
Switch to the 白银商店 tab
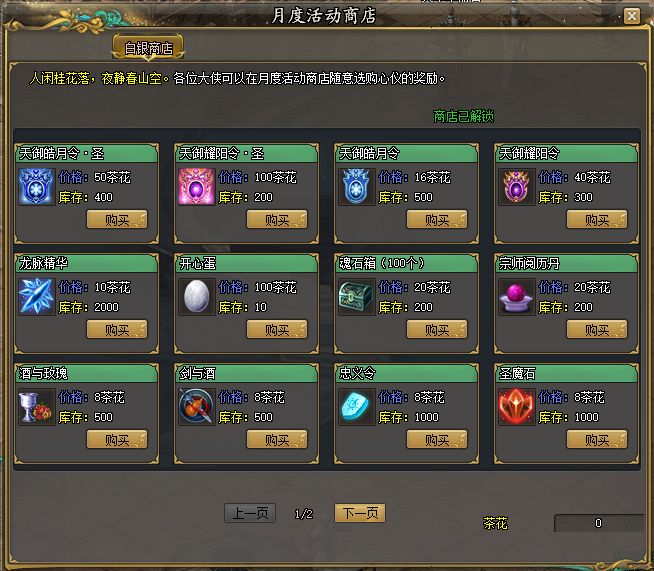point(149,48)
